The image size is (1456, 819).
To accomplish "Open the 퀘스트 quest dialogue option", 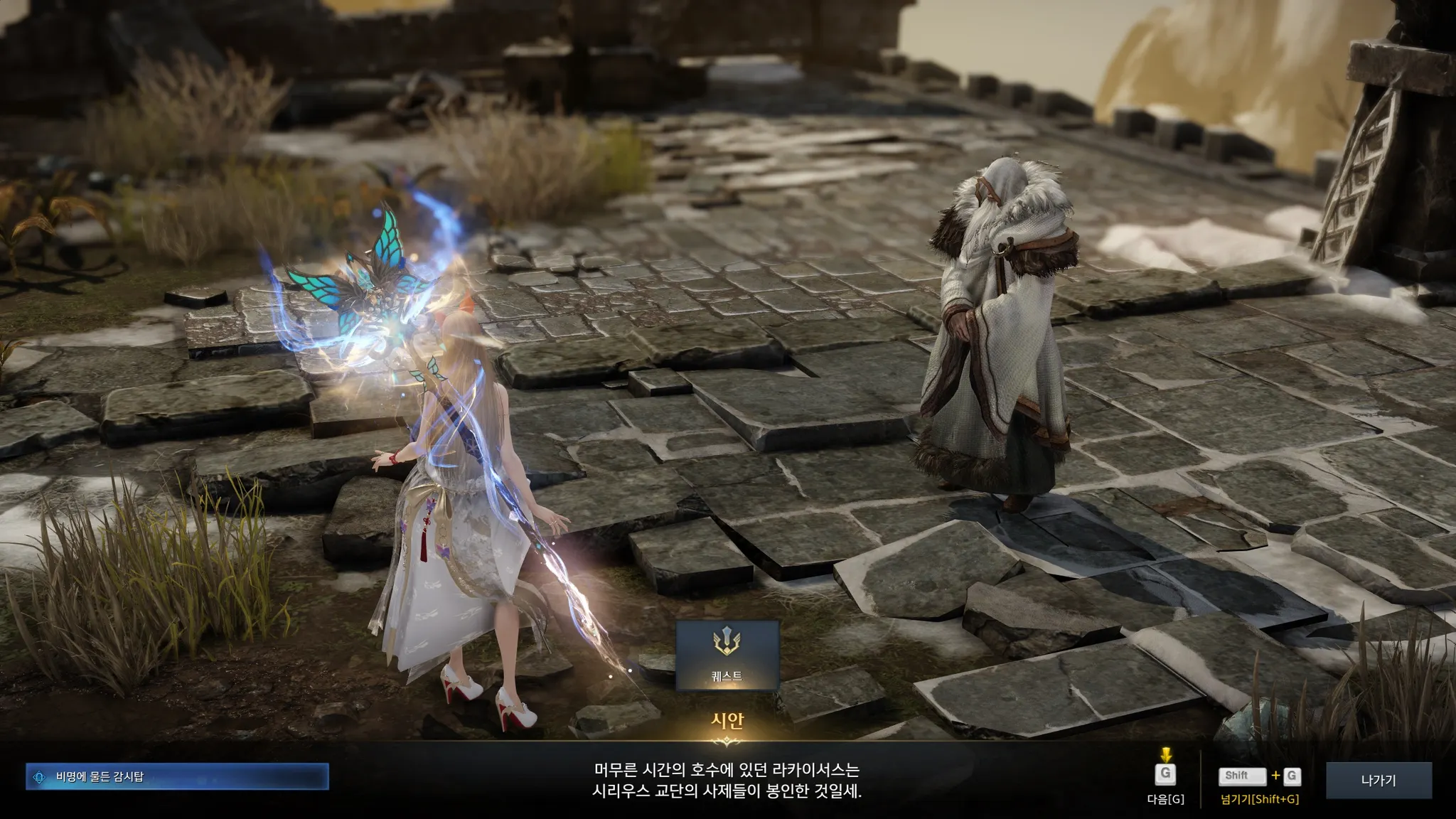I will 727,655.
